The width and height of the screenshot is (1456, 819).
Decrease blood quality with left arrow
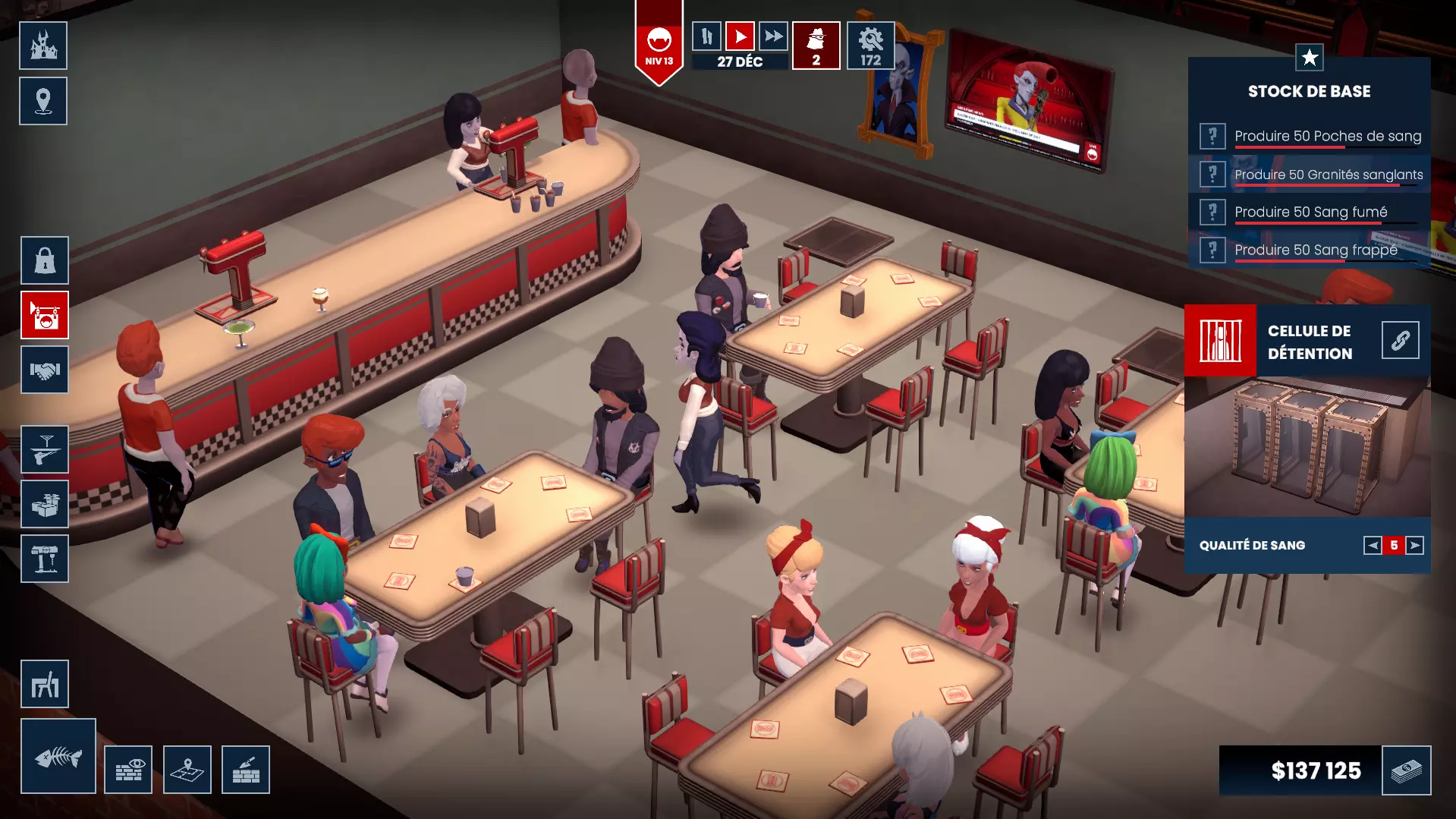(x=1373, y=545)
